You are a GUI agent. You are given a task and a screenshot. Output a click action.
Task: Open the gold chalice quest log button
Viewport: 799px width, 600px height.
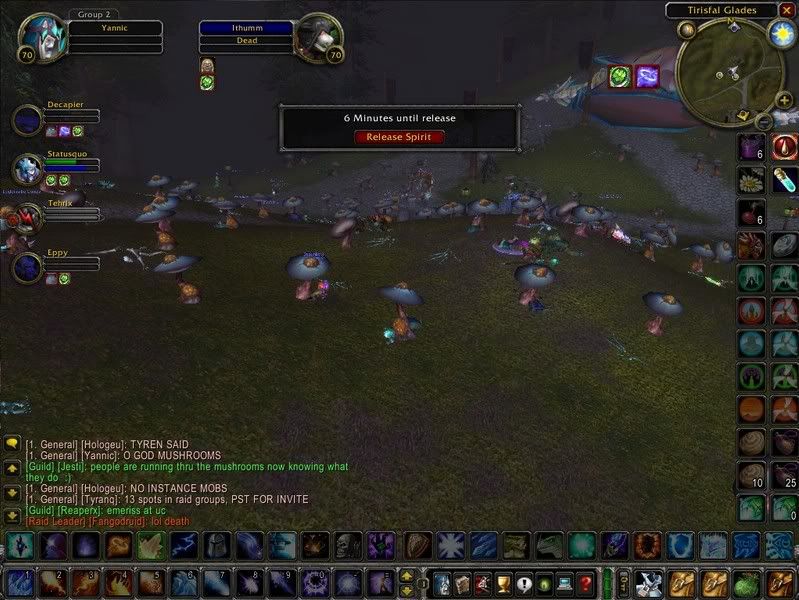(506, 582)
